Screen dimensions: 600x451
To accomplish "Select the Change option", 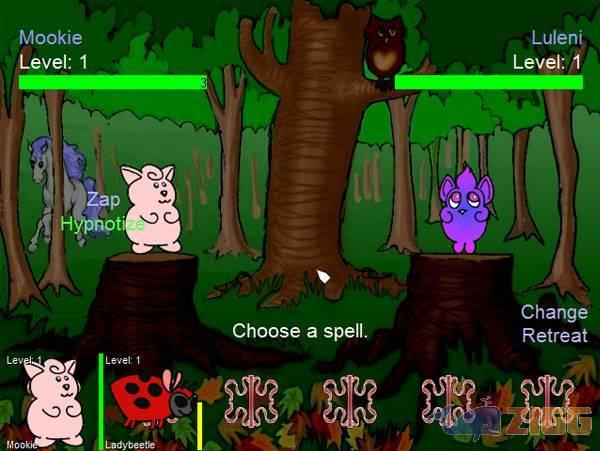I will 554,312.
